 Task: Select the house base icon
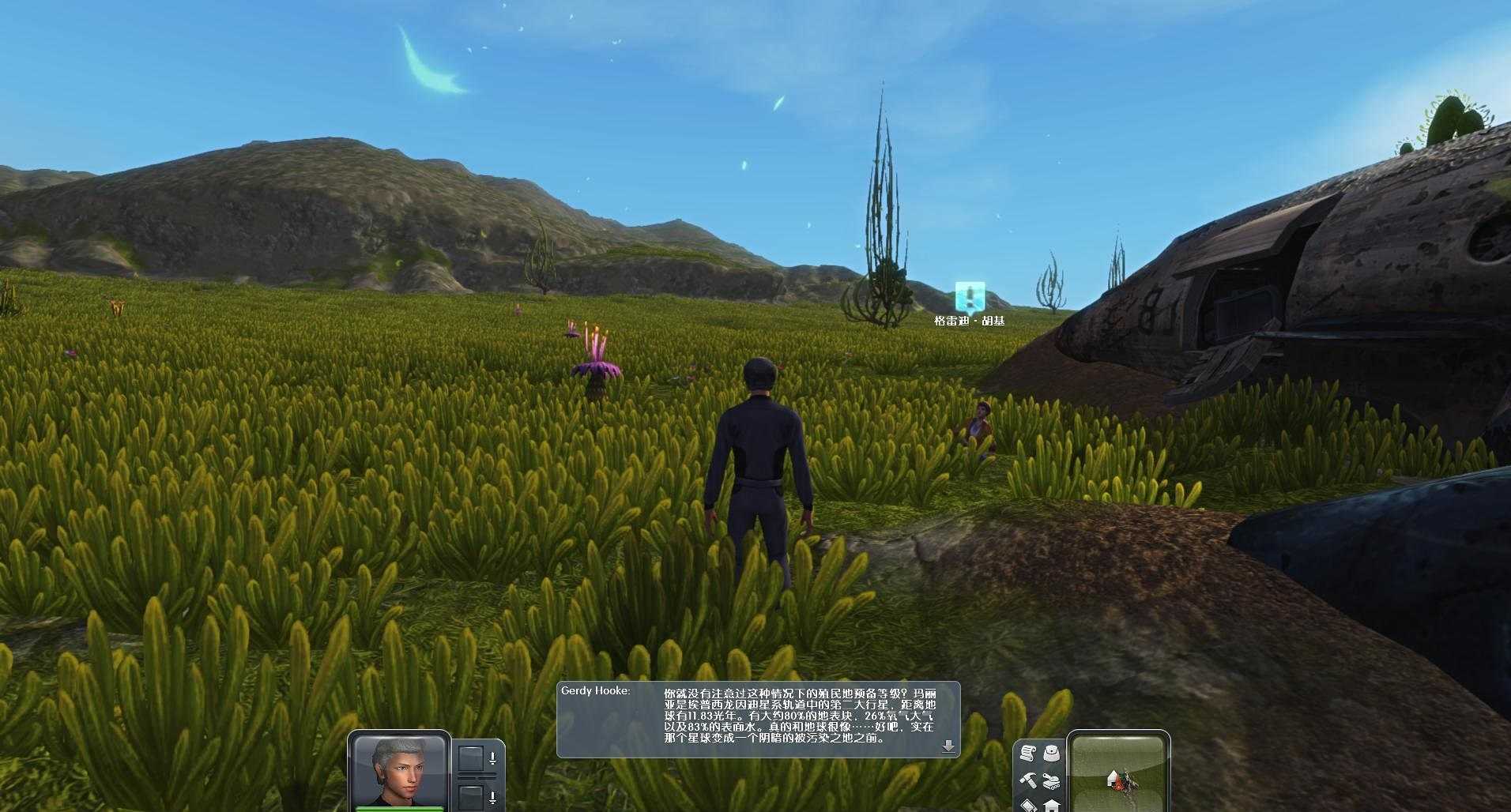coord(1051,805)
